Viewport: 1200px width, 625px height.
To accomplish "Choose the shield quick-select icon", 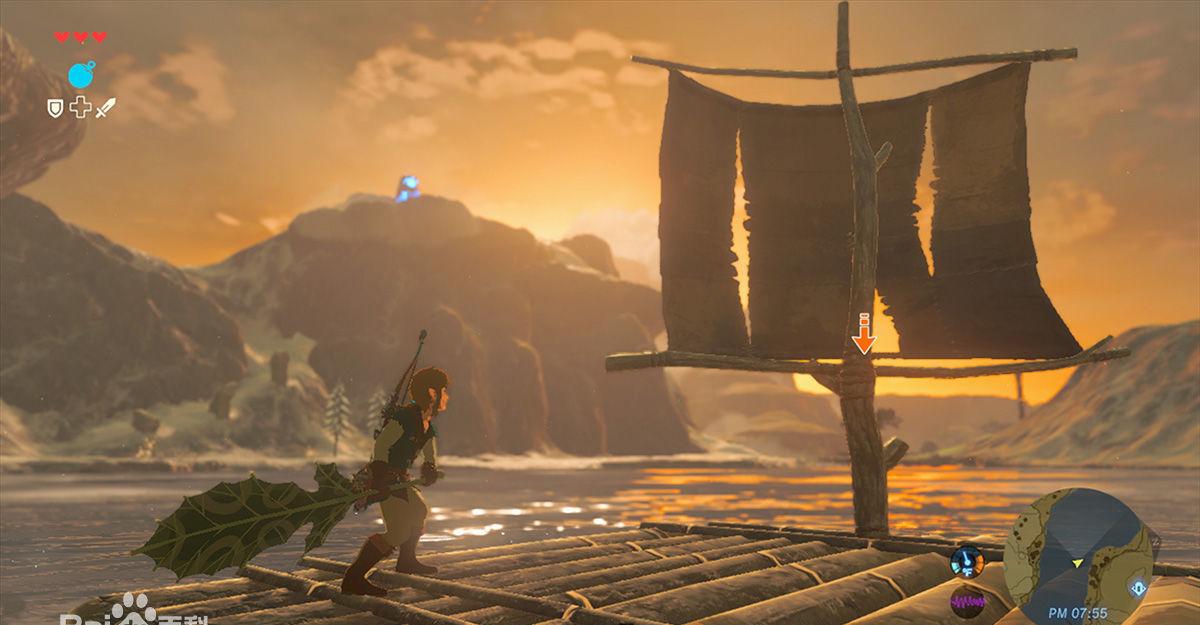I will point(56,108).
